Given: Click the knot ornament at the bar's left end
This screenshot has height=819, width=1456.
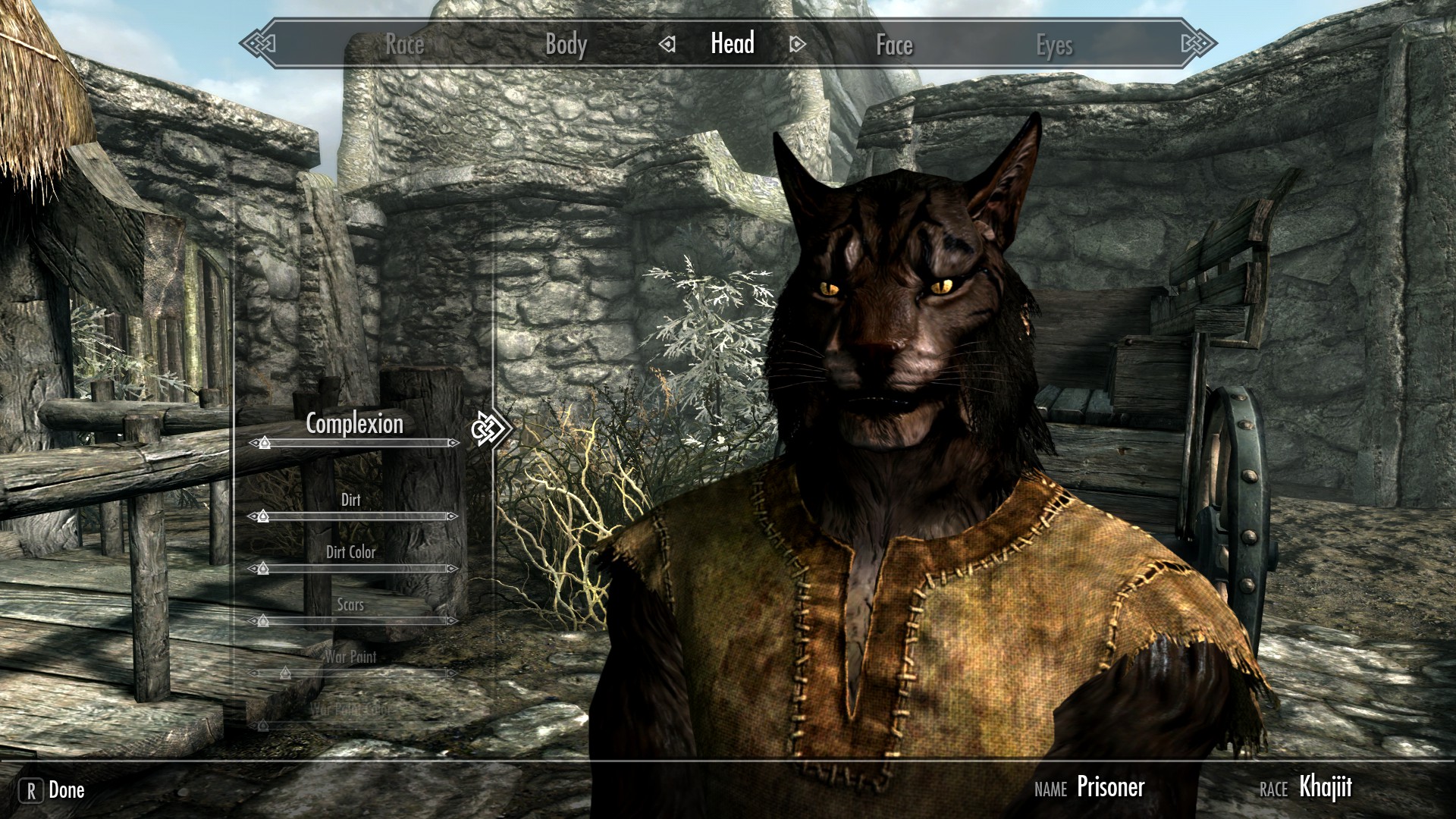Looking at the screenshot, I should click(257, 45).
